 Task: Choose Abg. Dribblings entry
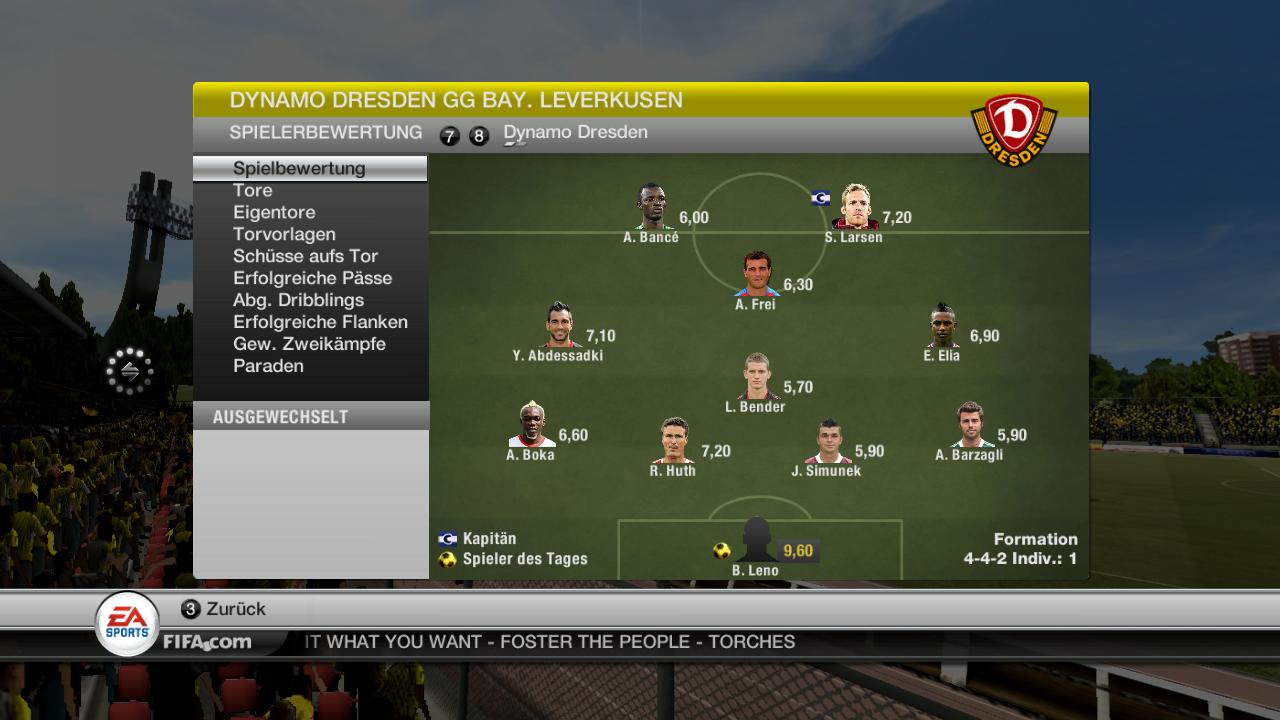pos(298,300)
